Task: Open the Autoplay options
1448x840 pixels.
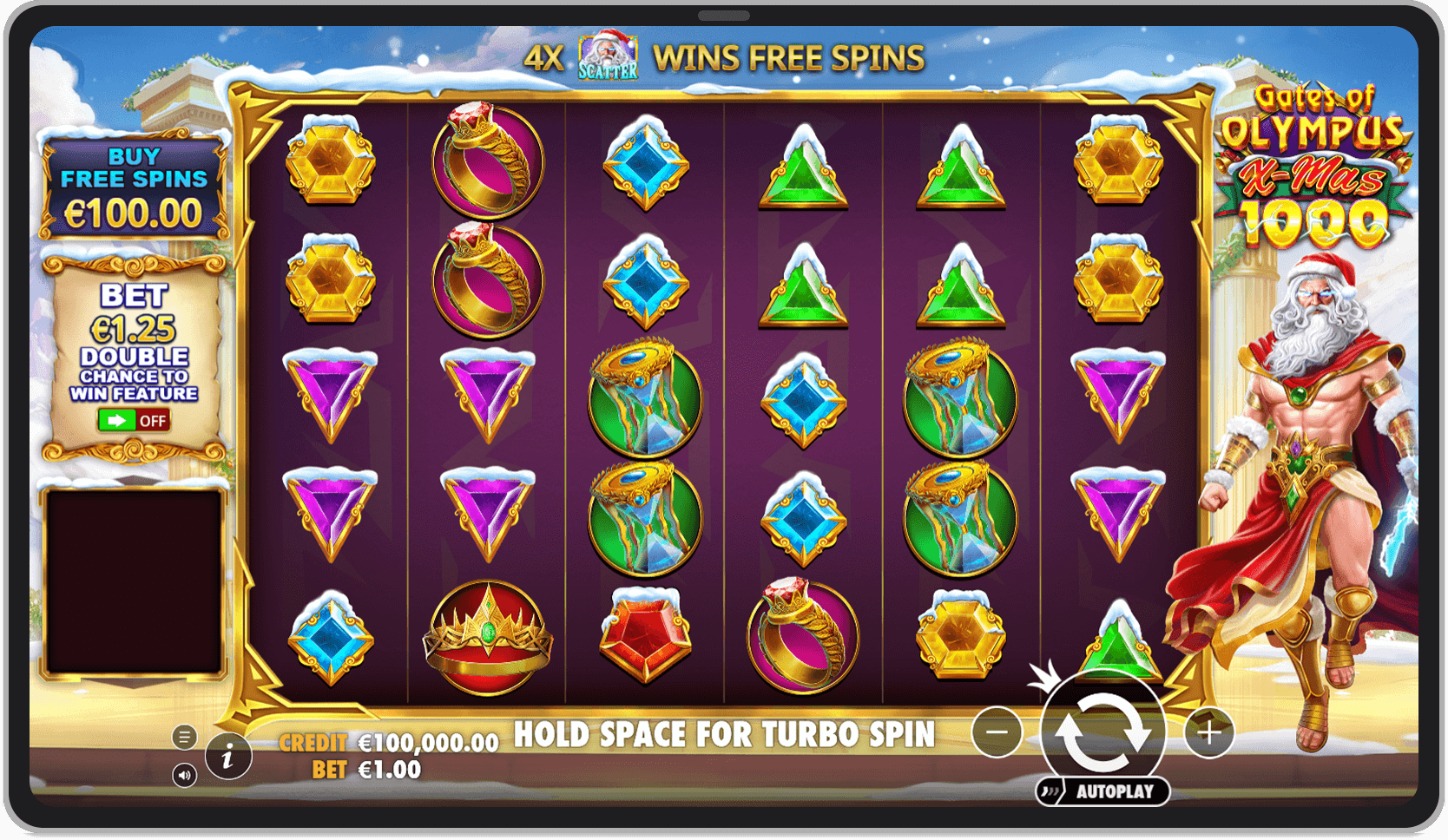Action: point(1102,790)
